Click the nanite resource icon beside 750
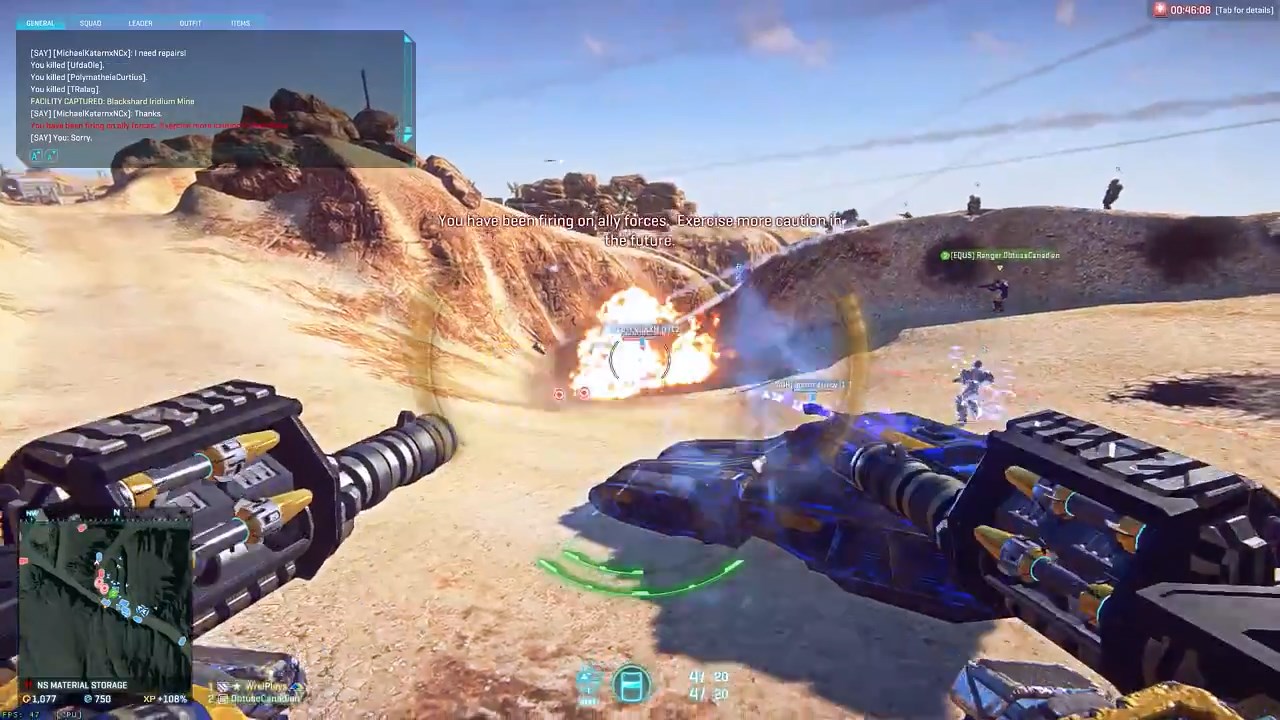Image resolution: width=1280 pixels, height=720 pixels. click(x=91, y=698)
